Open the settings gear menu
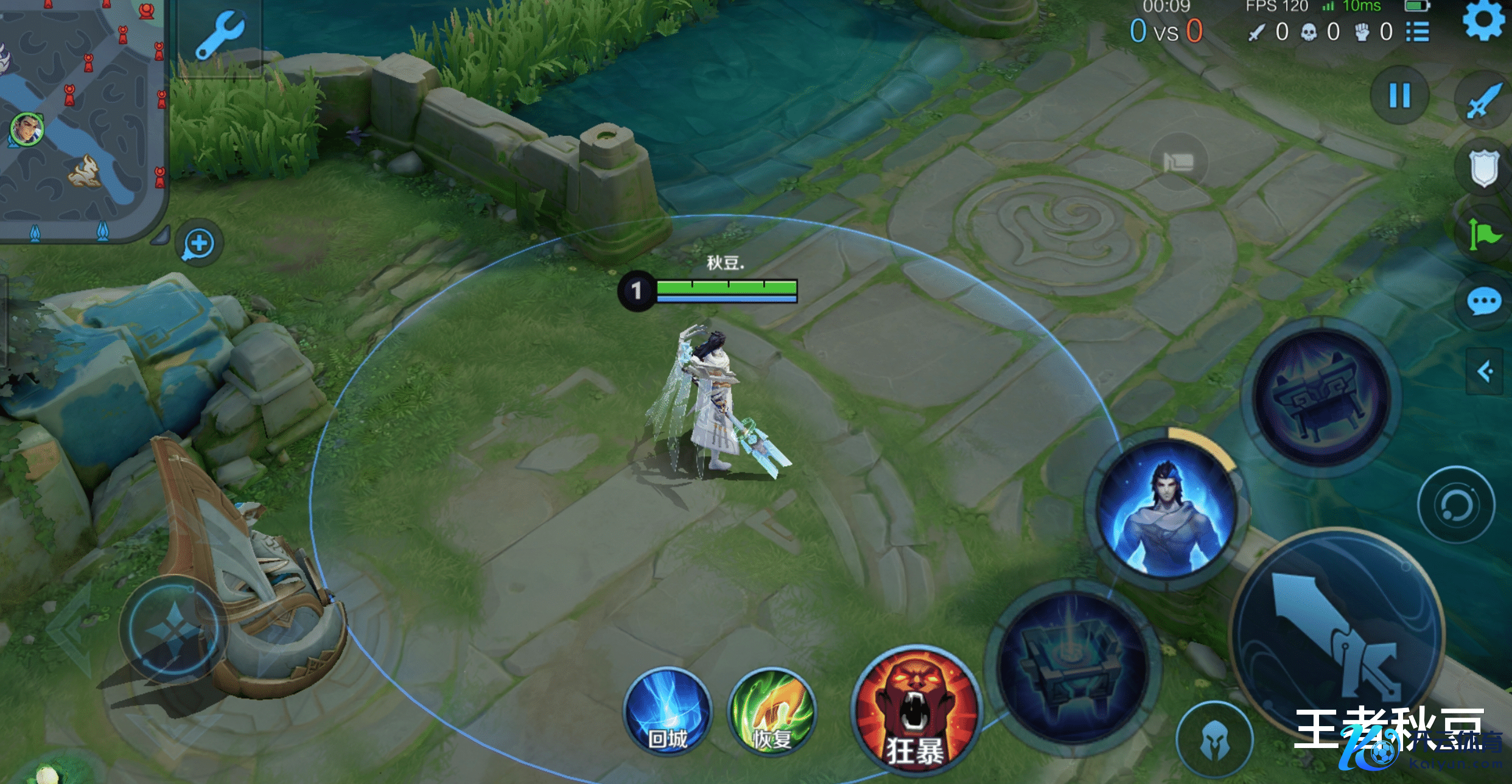This screenshot has height=784, width=1512. tap(1484, 19)
